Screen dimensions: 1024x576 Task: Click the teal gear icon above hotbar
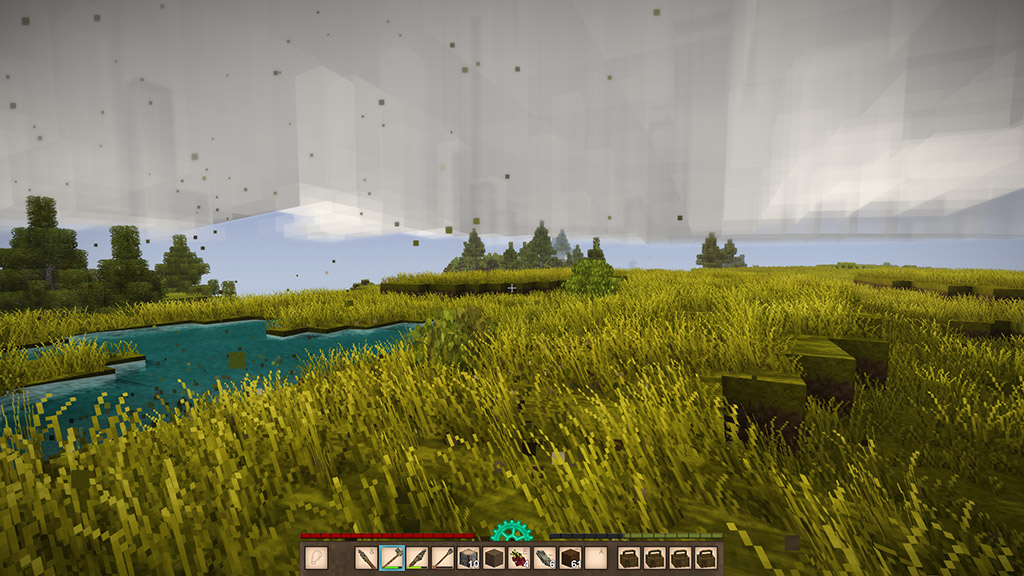pos(511,531)
